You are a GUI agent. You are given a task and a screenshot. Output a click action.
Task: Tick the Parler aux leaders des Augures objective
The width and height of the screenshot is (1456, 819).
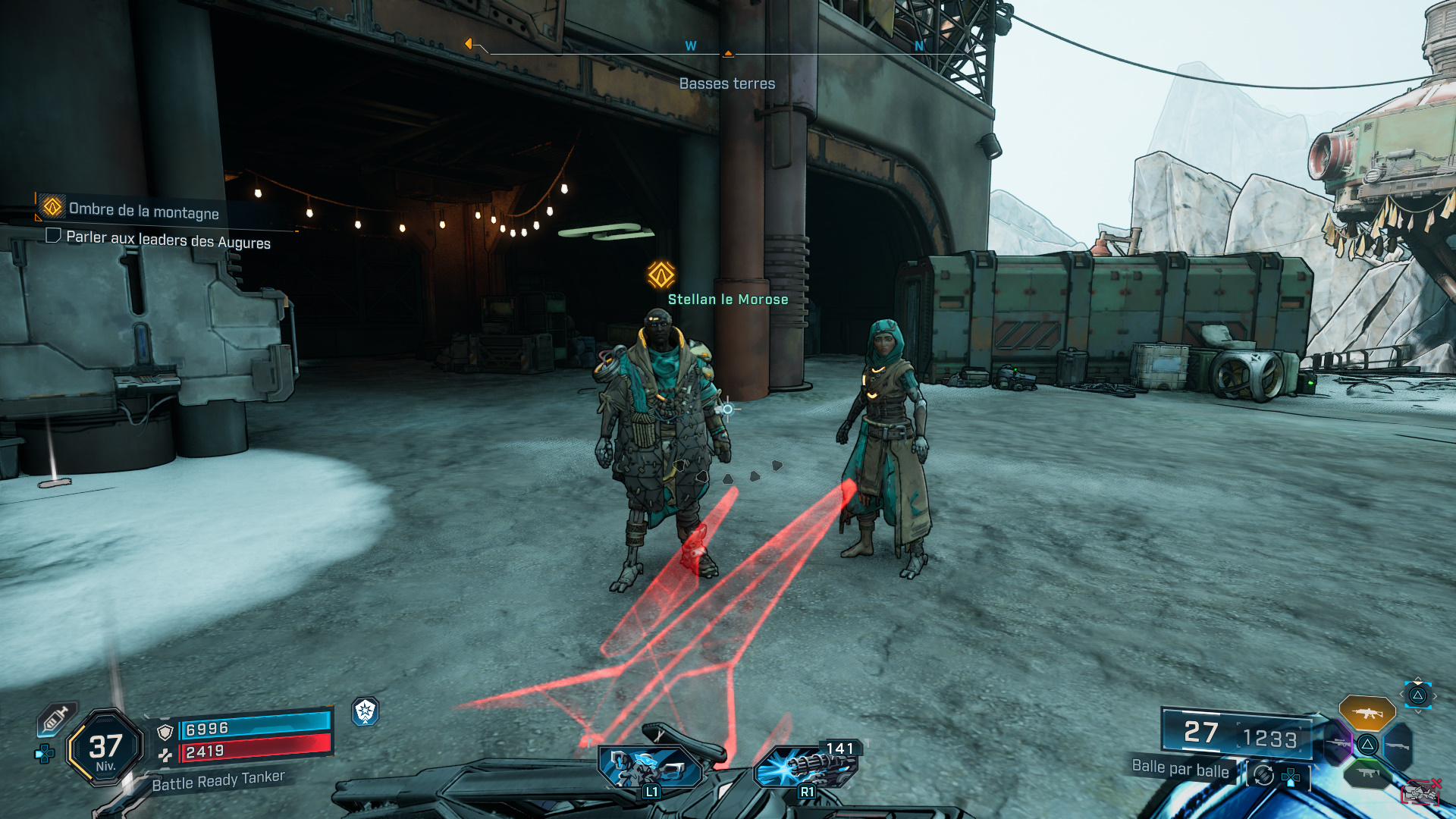[53, 236]
